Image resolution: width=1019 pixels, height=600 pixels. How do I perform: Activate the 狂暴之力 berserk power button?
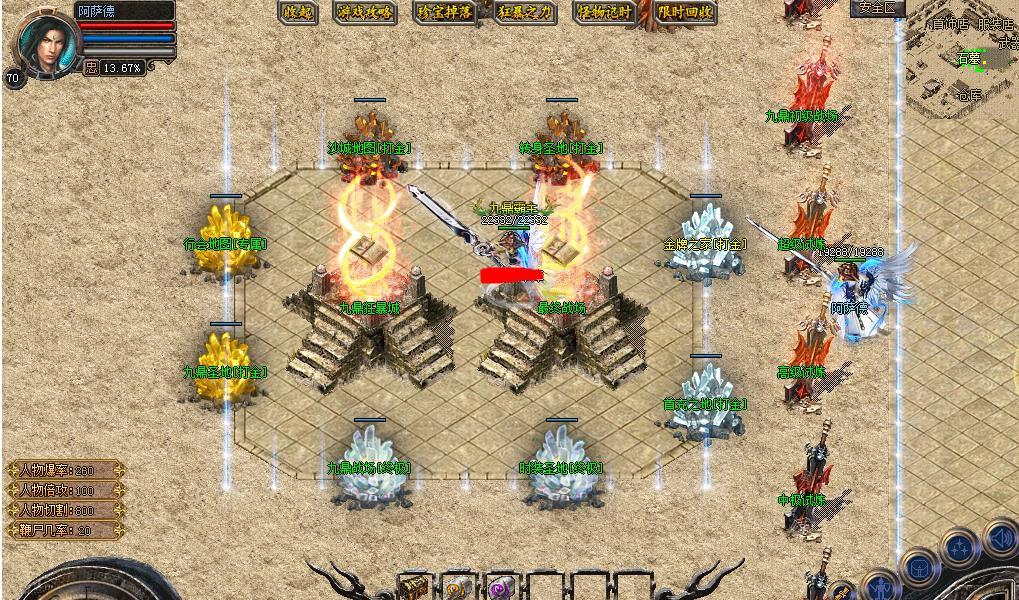point(525,13)
